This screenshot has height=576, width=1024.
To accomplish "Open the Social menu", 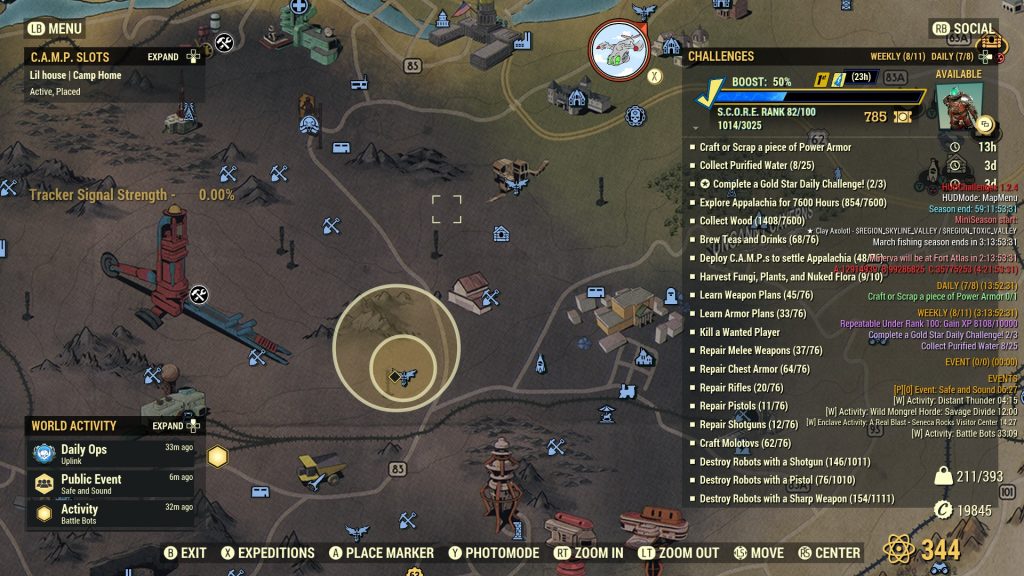I will tap(965, 29).
